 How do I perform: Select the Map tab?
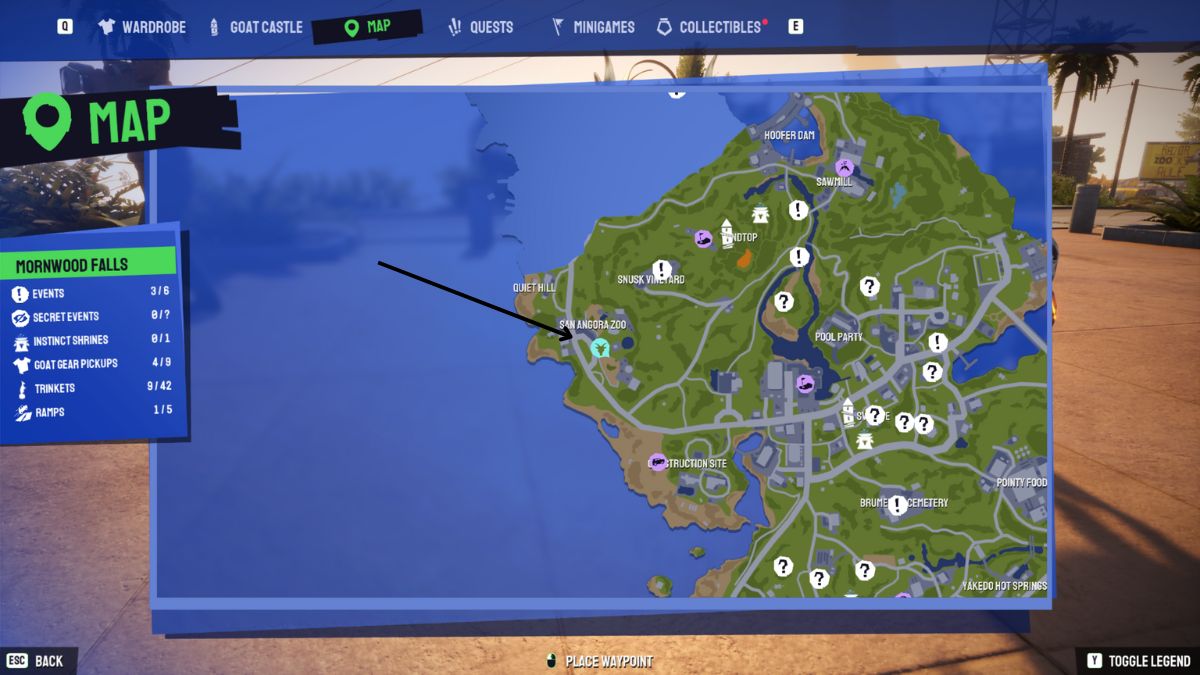(x=367, y=27)
